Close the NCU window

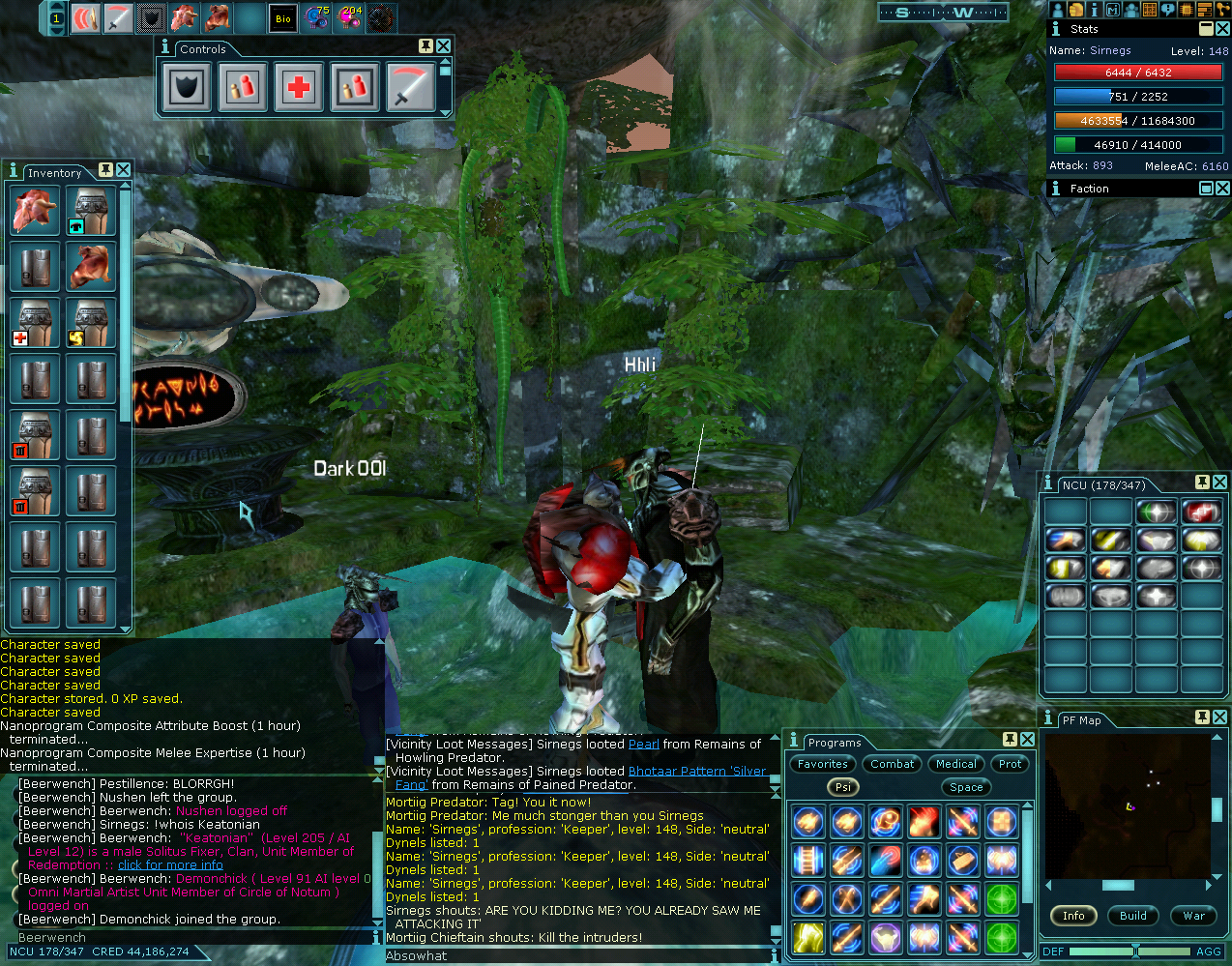point(1220,482)
